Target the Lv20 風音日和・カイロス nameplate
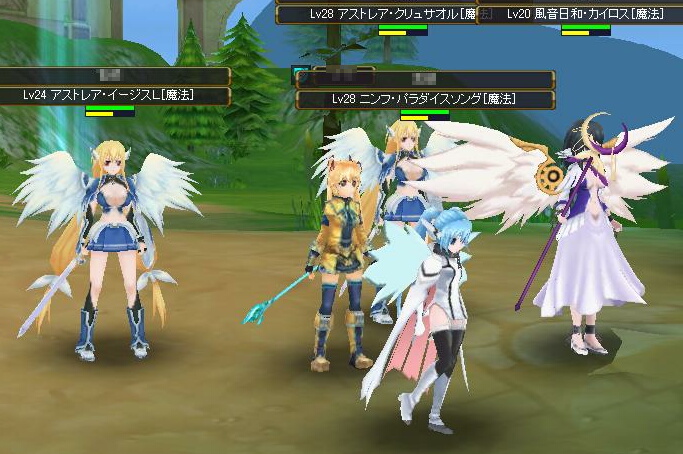 click(x=578, y=14)
